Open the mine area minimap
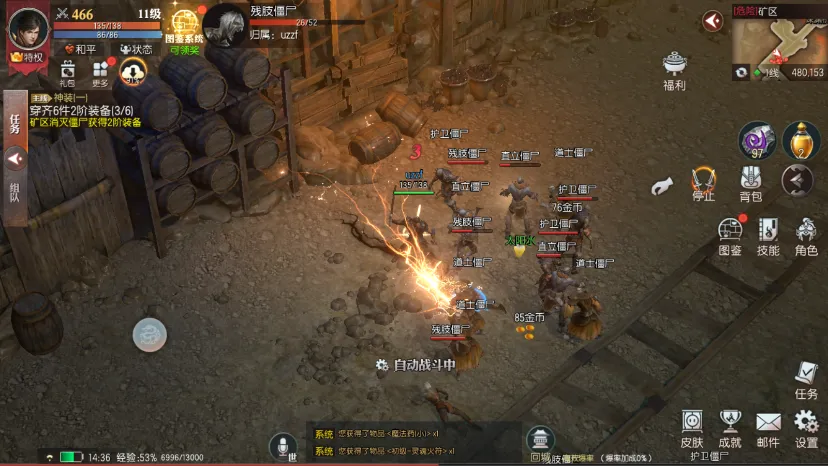828x466 pixels. pos(777,41)
